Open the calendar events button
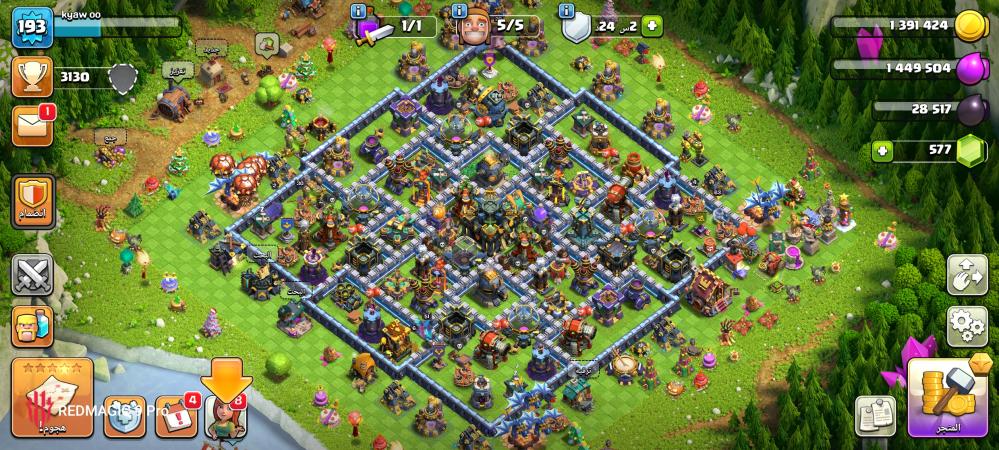This screenshot has width=999, height=450. [x=176, y=418]
